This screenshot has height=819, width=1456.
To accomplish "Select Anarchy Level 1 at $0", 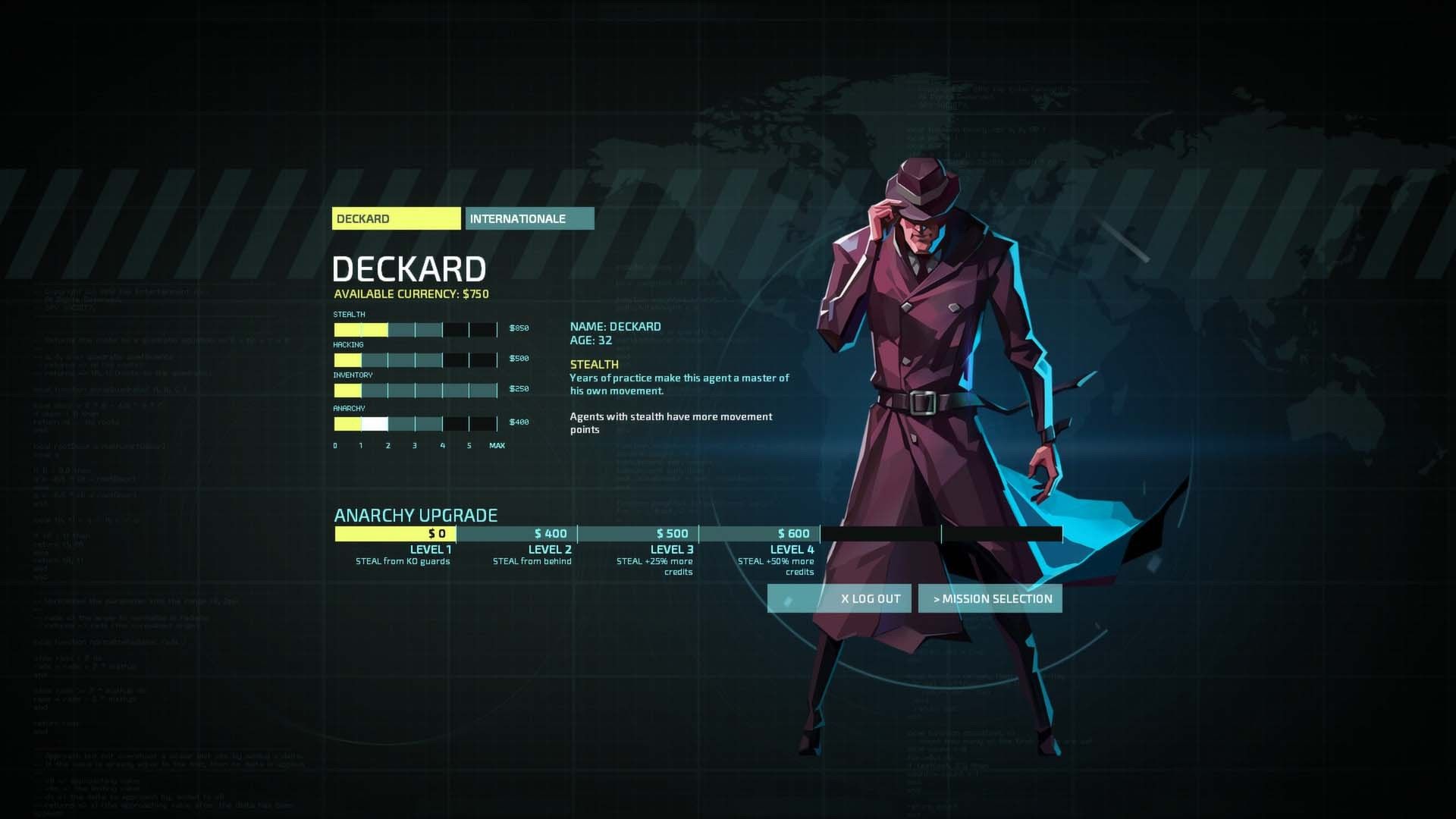I will pos(395,534).
